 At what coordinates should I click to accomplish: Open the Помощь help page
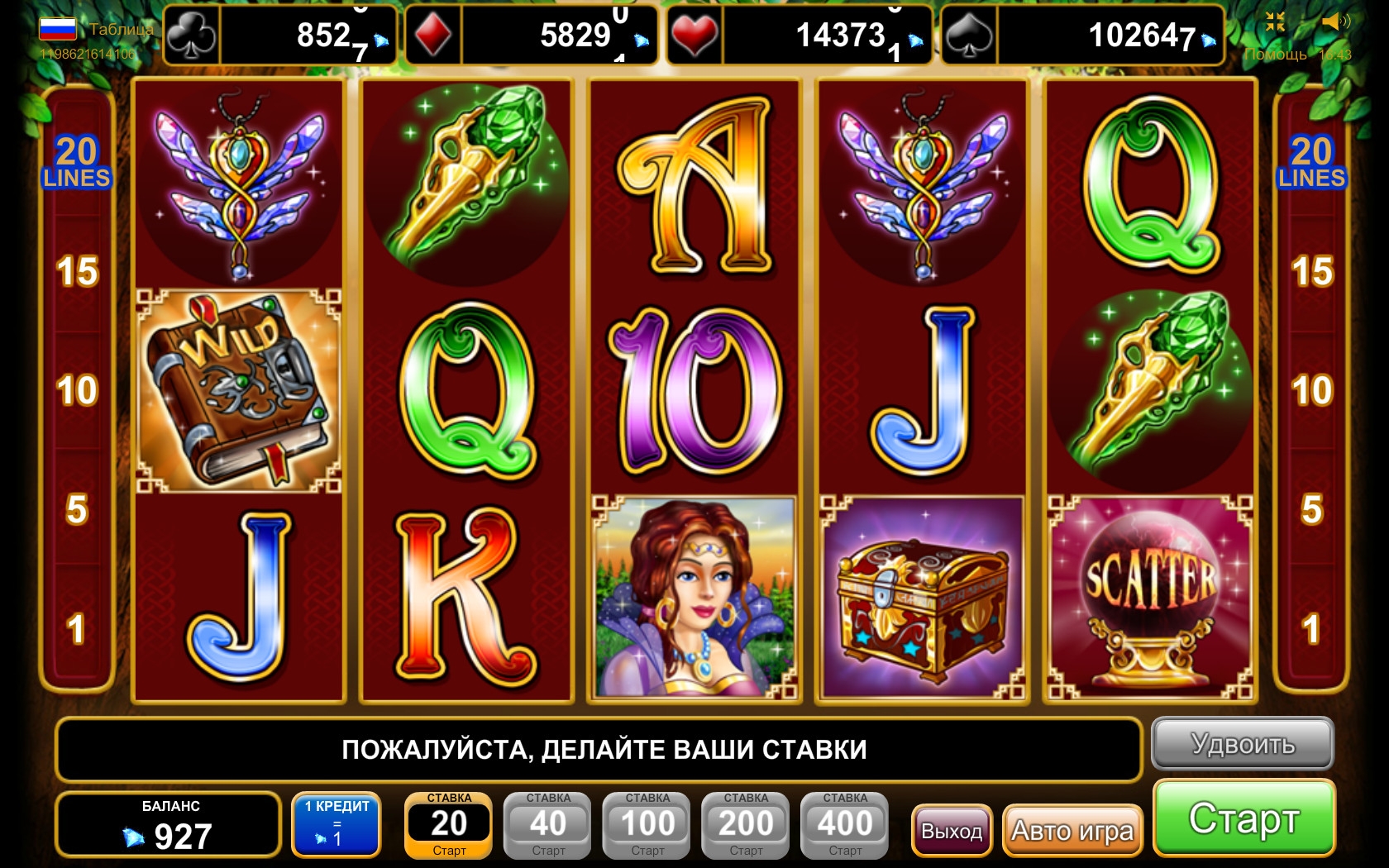click(1275, 55)
